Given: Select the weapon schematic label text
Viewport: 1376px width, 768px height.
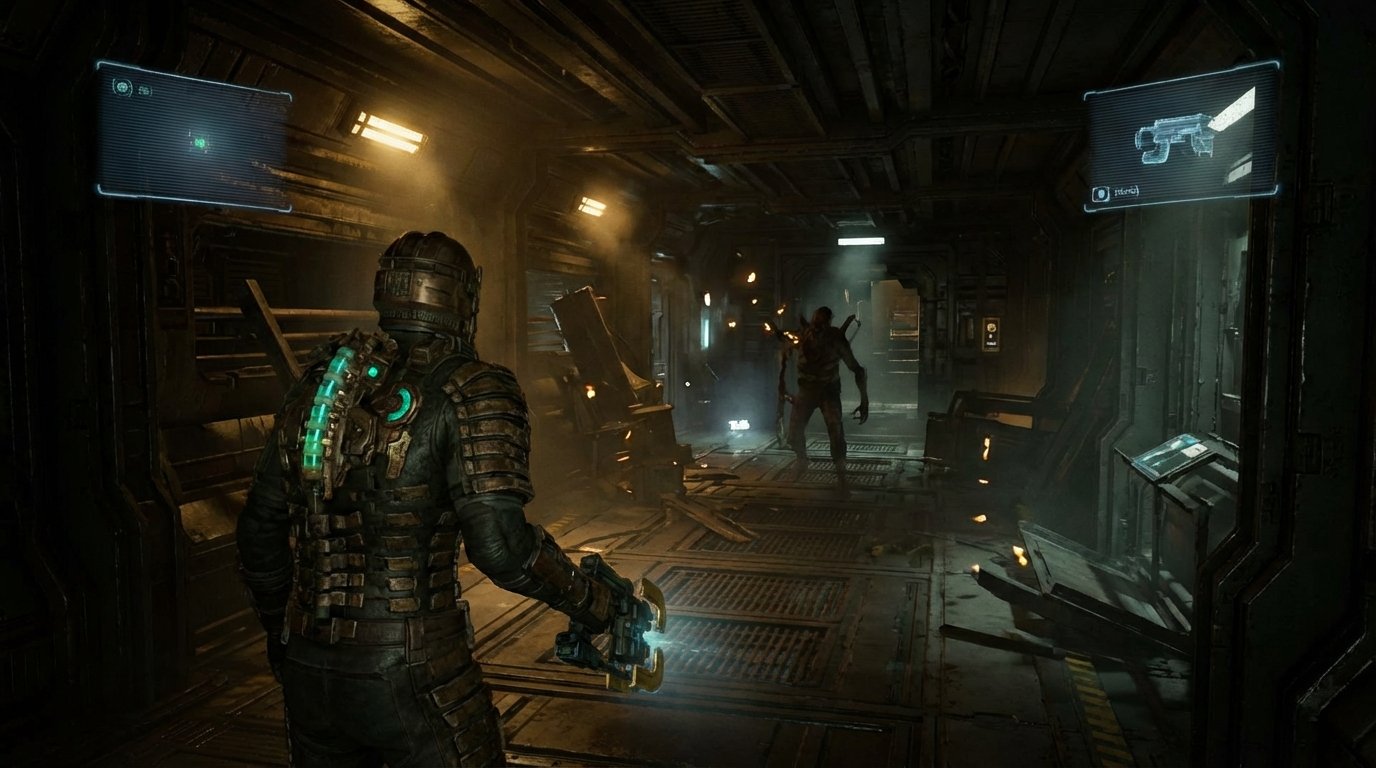Looking at the screenshot, I should pyautogui.click(x=1128, y=191).
